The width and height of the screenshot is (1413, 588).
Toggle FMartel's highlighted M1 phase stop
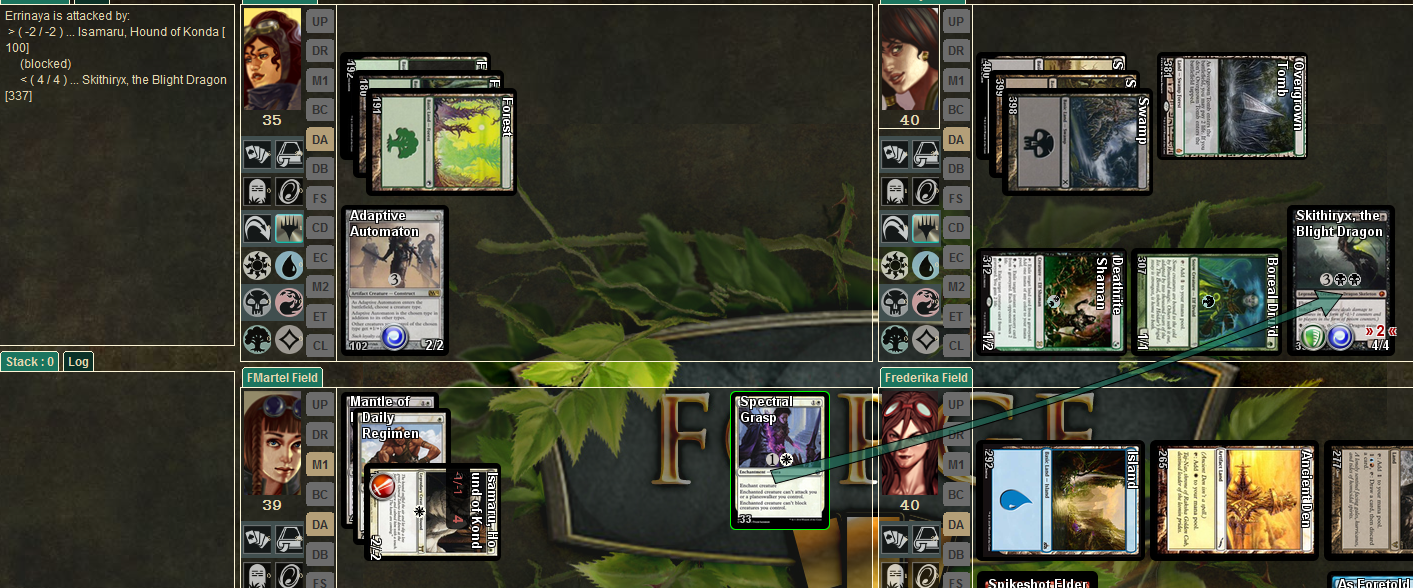click(x=319, y=464)
